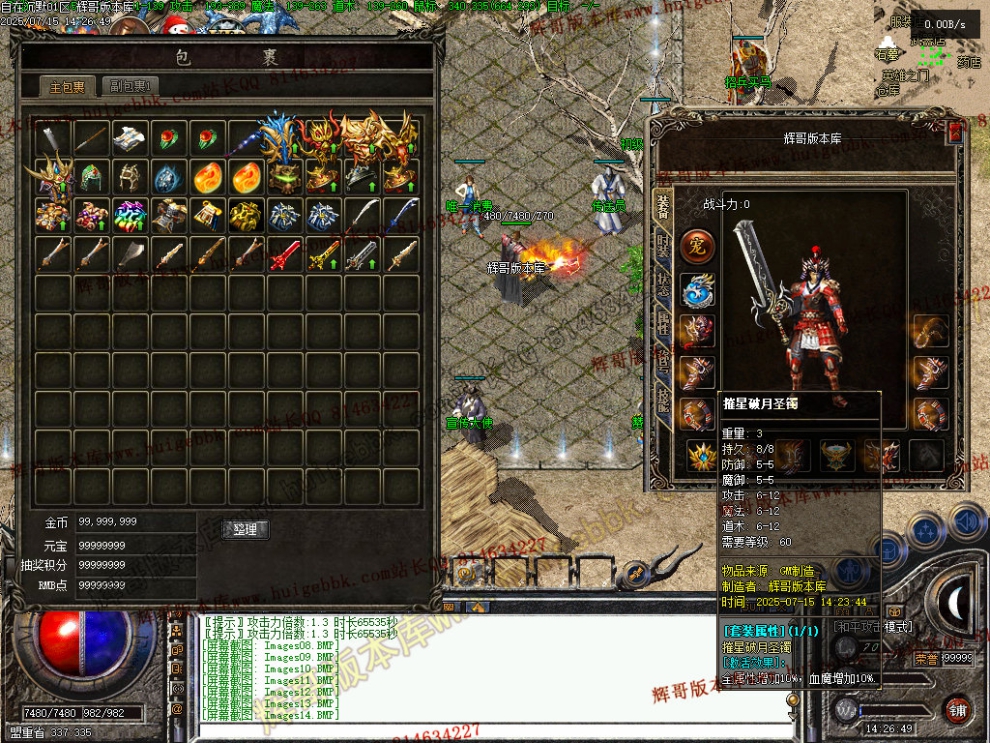Pick the rainbow-colored item in the bag
Screen dimensions: 990x743
coord(129,215)
